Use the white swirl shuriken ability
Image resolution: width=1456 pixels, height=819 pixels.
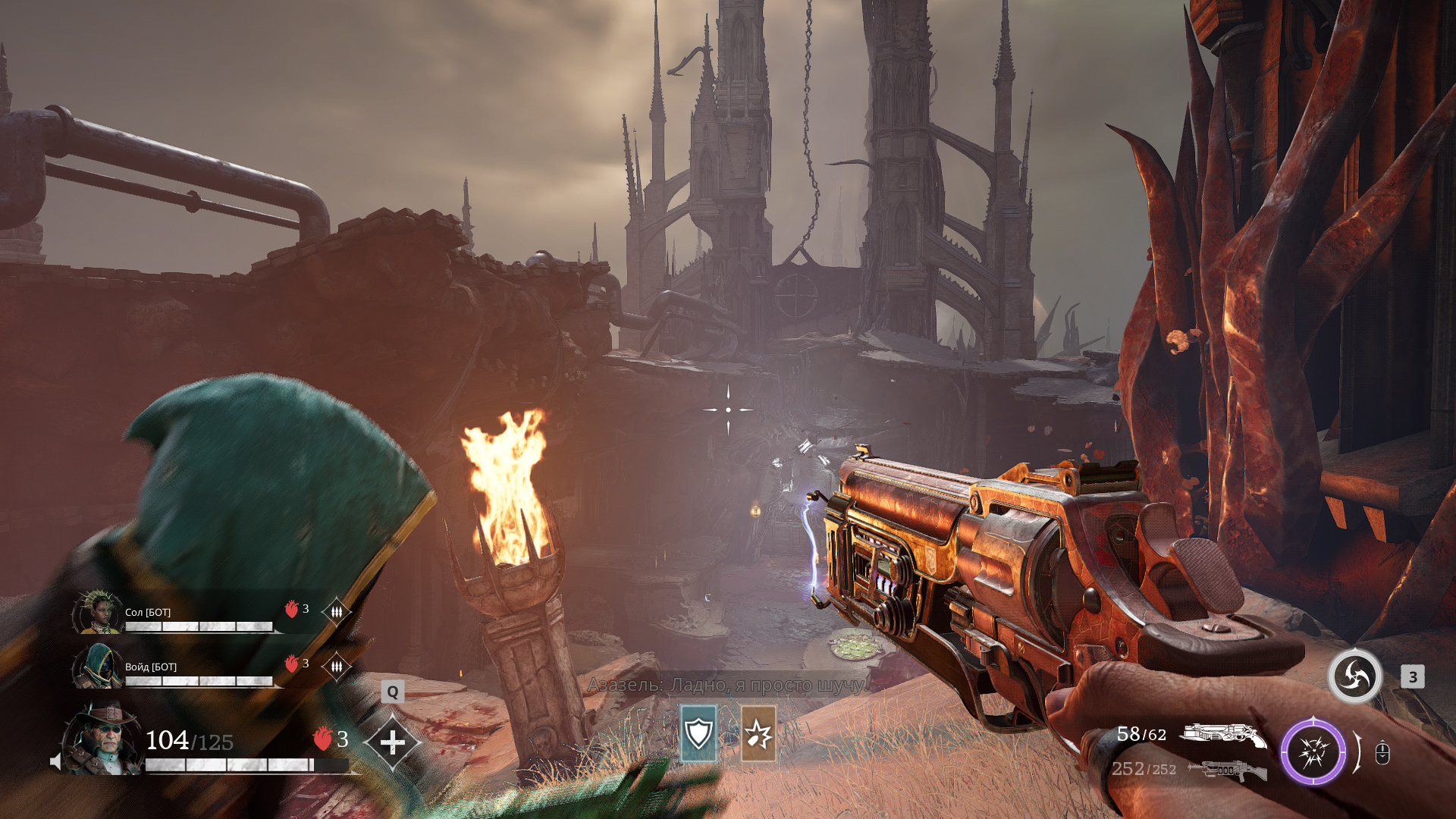pos(1354,676)
